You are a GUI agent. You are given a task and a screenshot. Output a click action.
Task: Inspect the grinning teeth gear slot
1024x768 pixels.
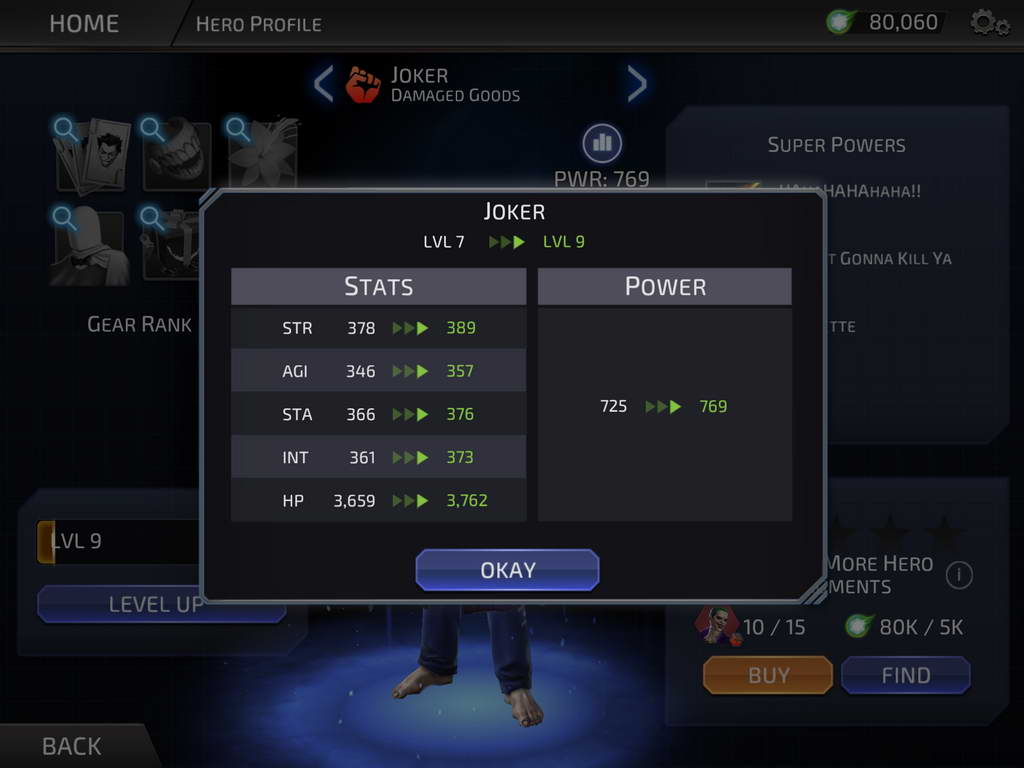click(x=178, y=154)
